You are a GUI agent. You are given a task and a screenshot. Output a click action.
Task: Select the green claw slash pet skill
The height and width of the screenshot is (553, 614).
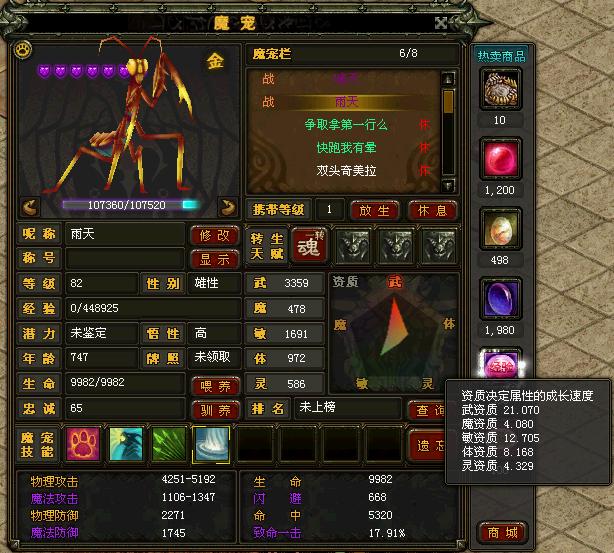click(x=168, y=444)
